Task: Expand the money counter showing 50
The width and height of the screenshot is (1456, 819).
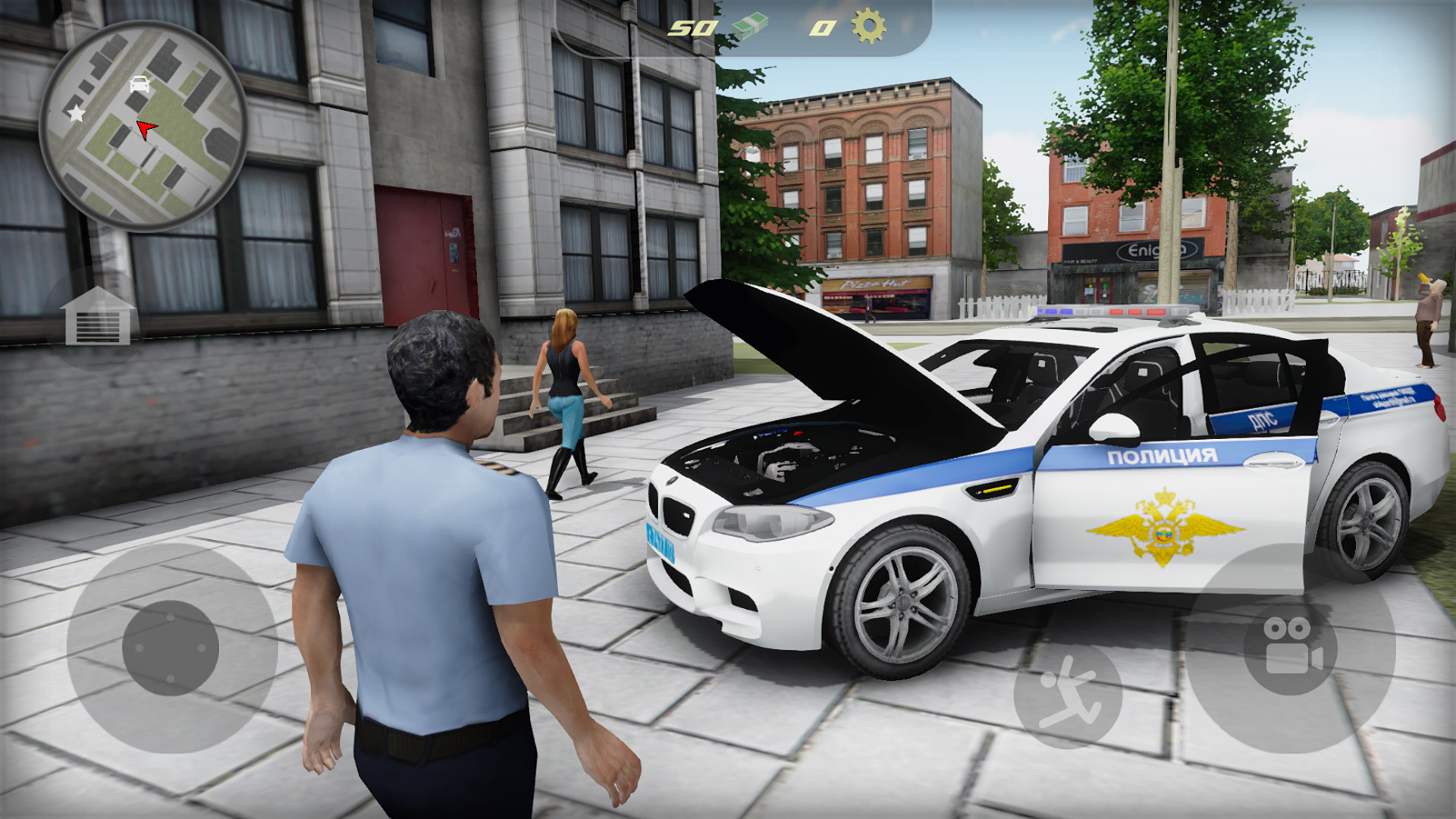Action: [692, 28]
